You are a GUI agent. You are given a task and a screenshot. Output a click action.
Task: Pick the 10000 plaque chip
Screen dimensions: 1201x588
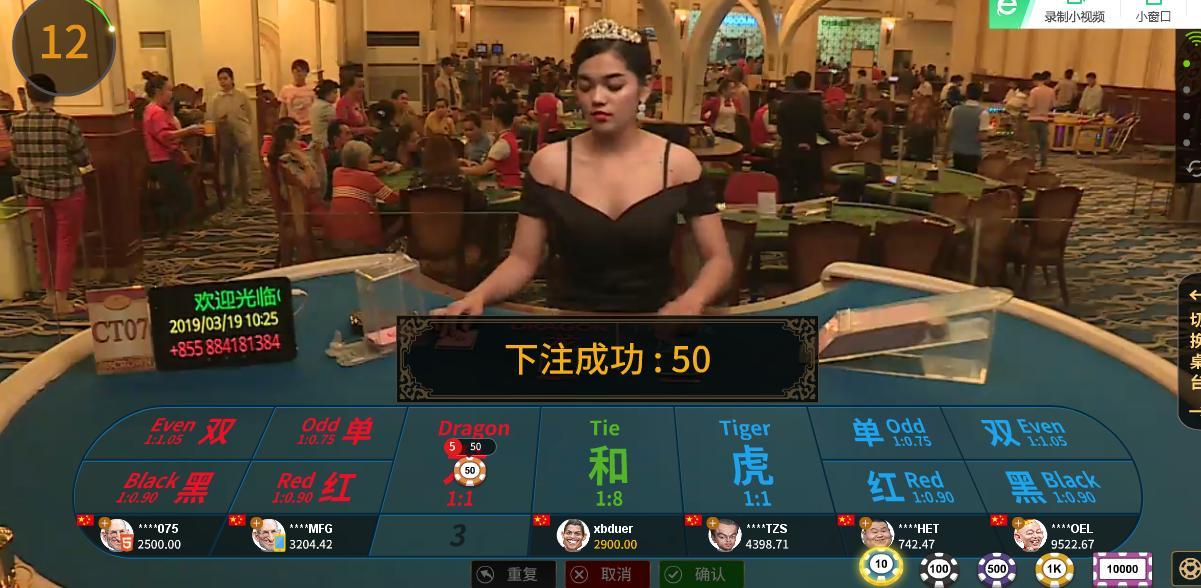click(x=1122, y=570)
